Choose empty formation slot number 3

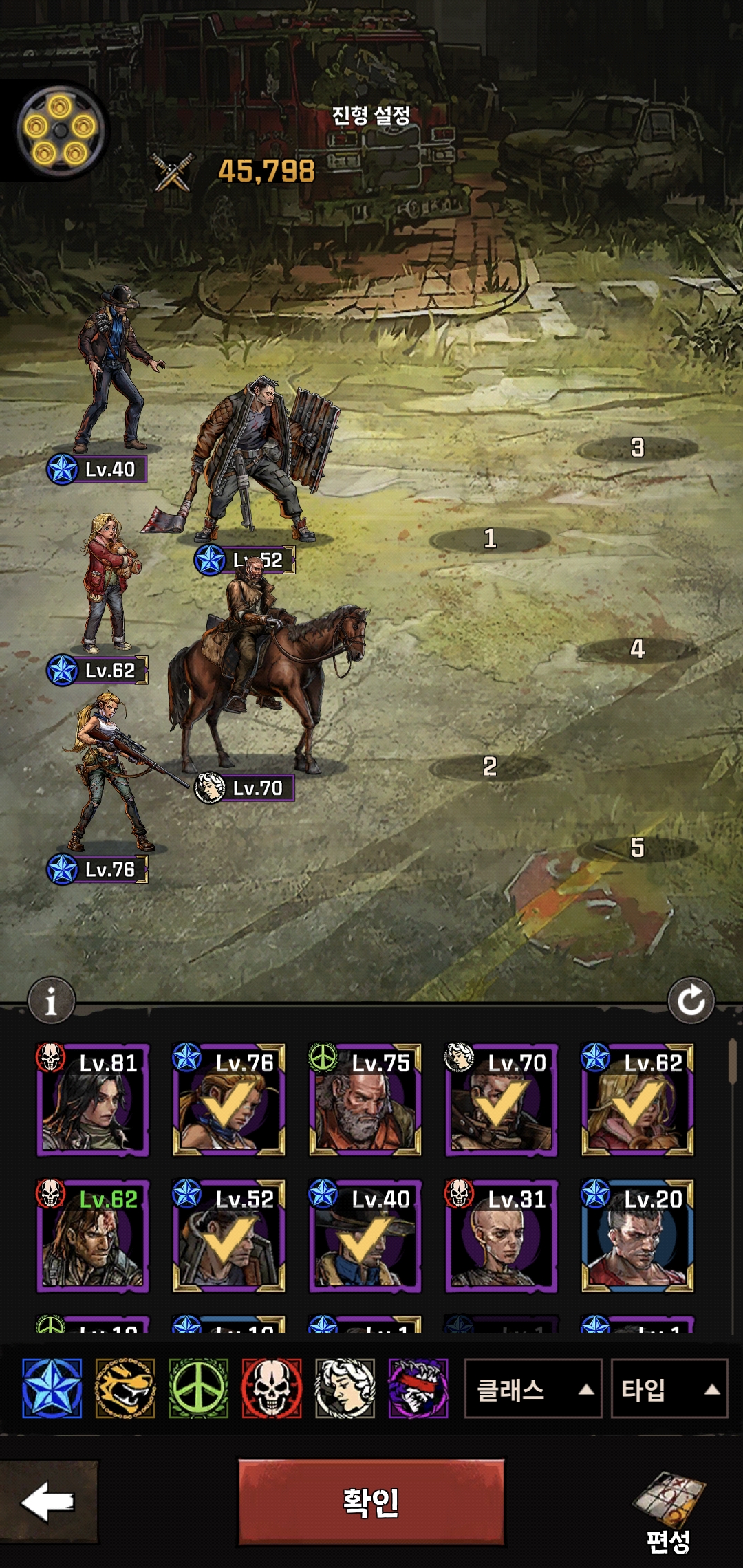637,449
